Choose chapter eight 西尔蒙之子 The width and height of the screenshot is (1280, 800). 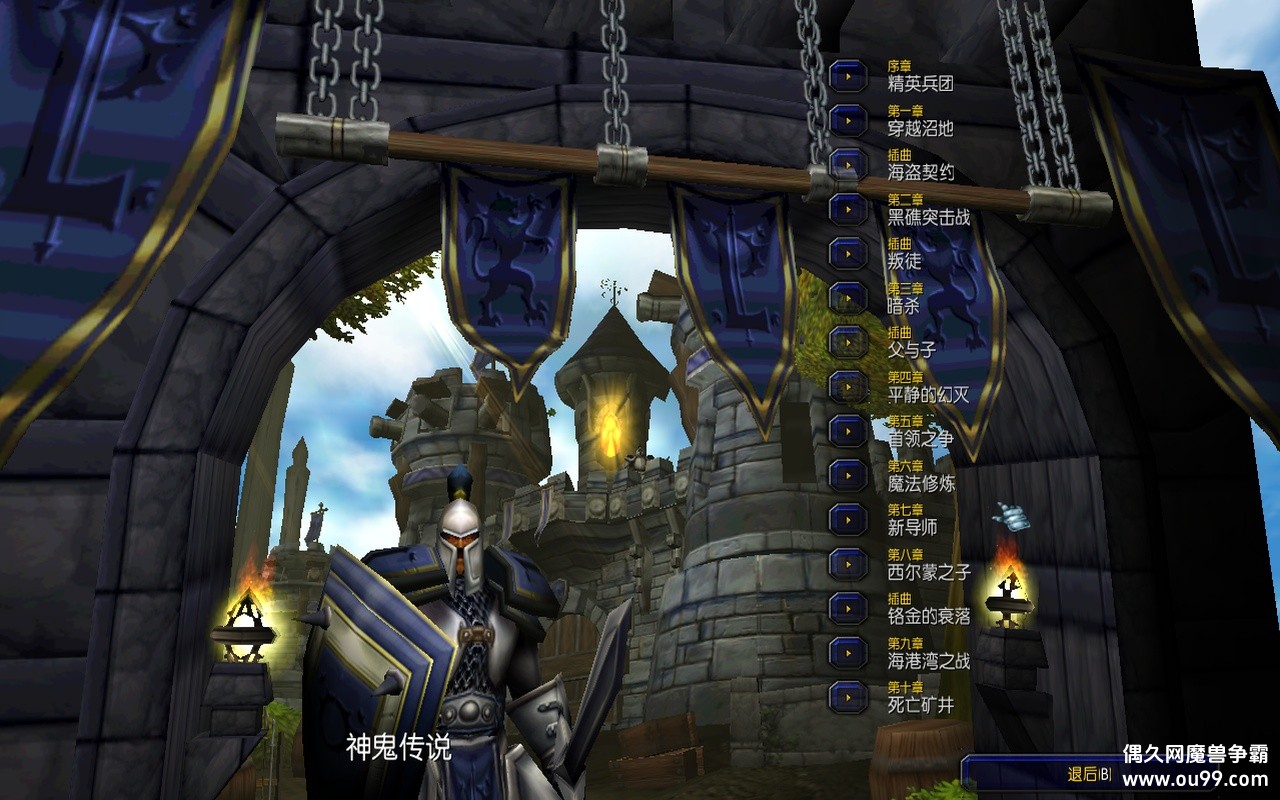[848, 564]
